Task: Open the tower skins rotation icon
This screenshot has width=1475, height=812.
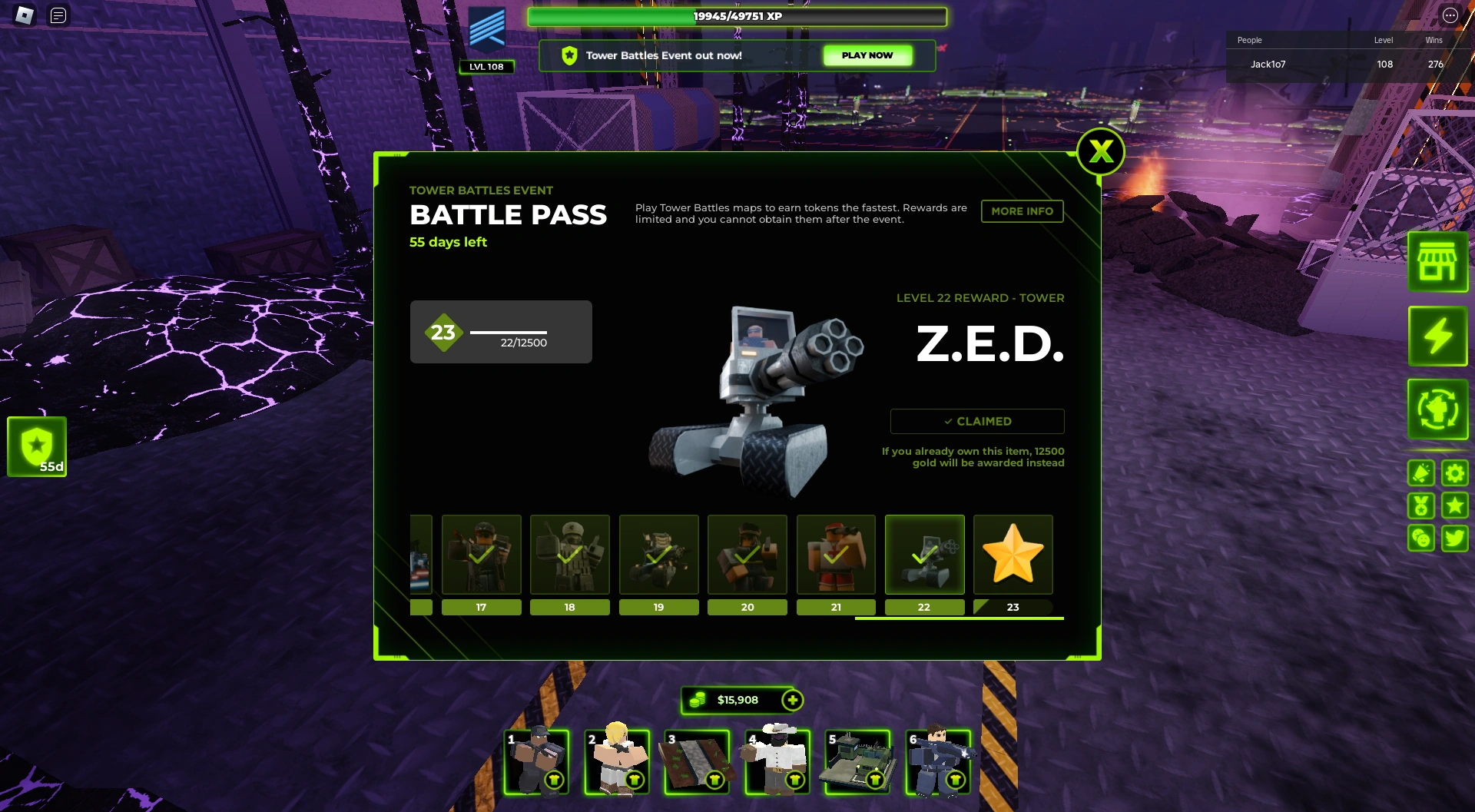Action: (1437, 409)
